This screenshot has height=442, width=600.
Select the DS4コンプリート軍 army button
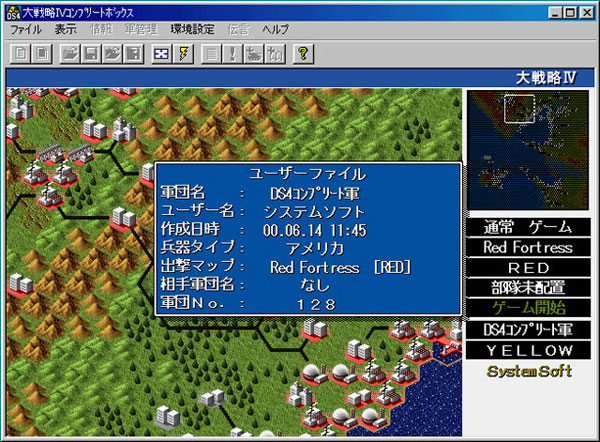click(x=527, y=329)
